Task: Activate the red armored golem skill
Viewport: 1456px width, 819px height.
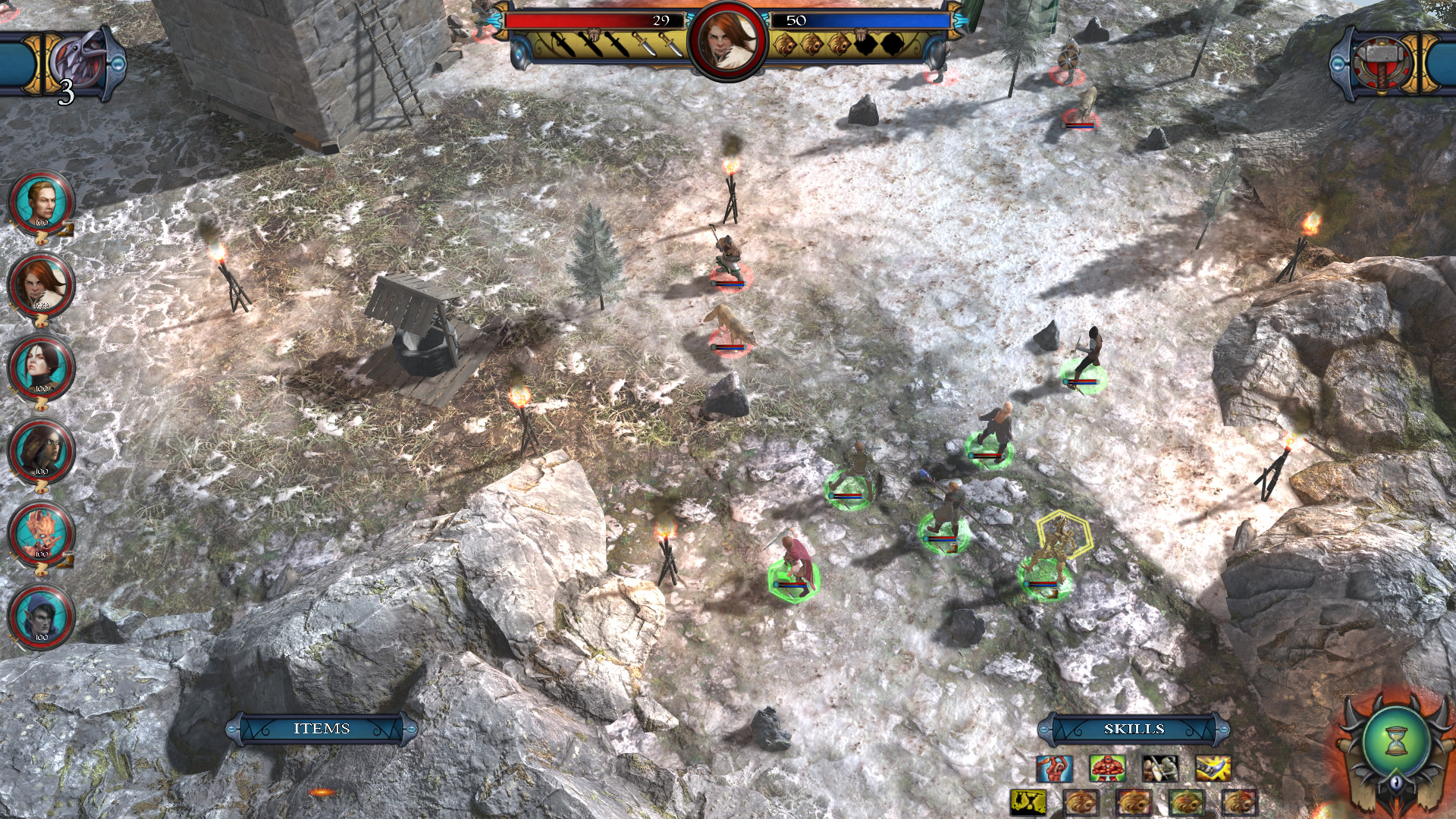Action: 1107,767
